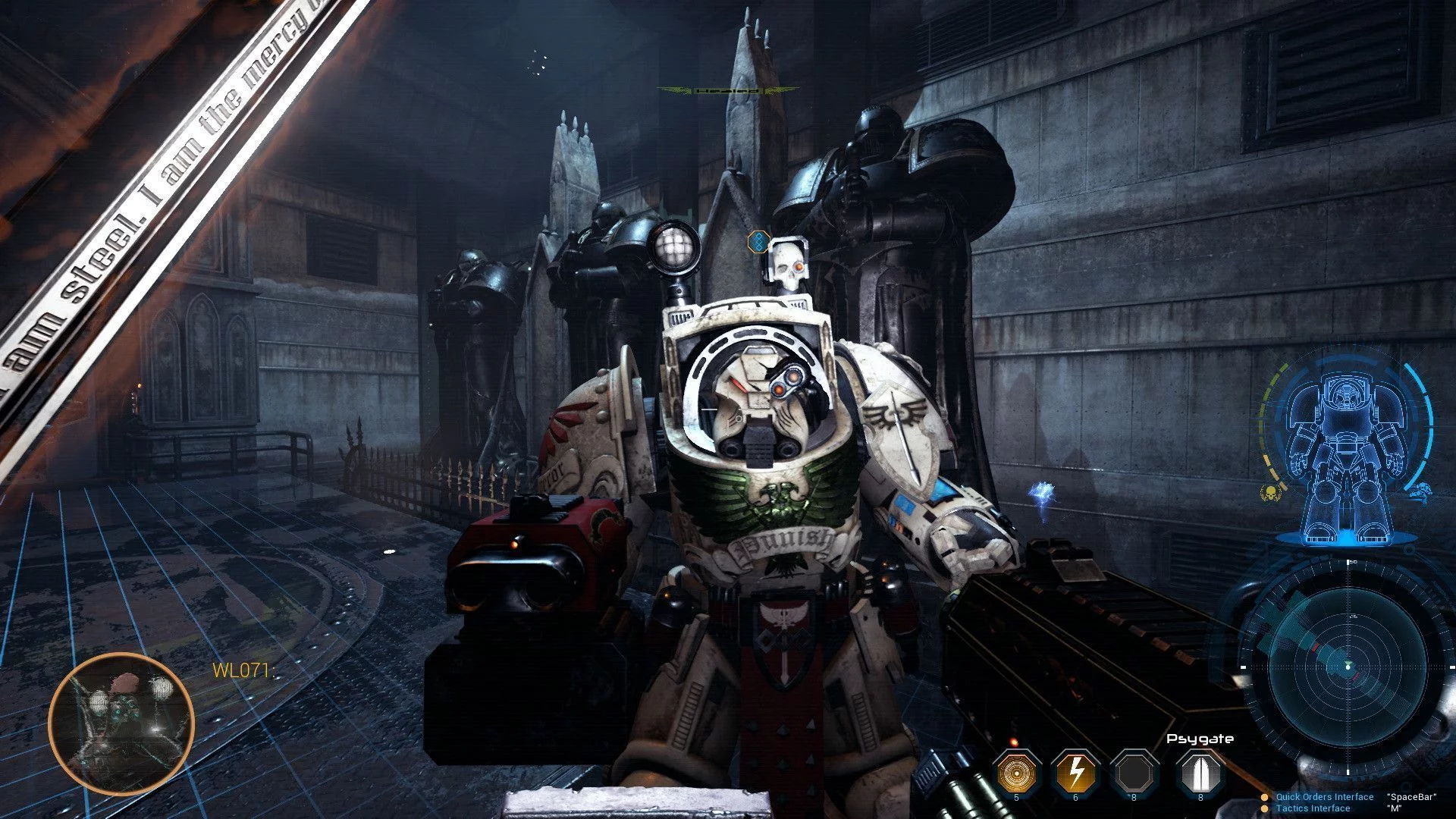
Task: Use the Psygate ability icon
Action: click(x=1200, y=772)
